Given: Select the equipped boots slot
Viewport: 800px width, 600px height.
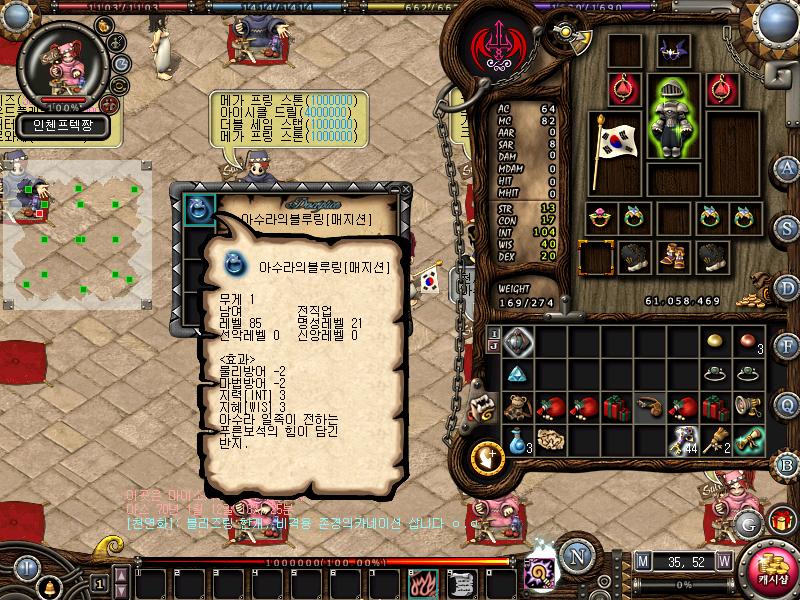Looking at the screenshot, I should [671, 257].
